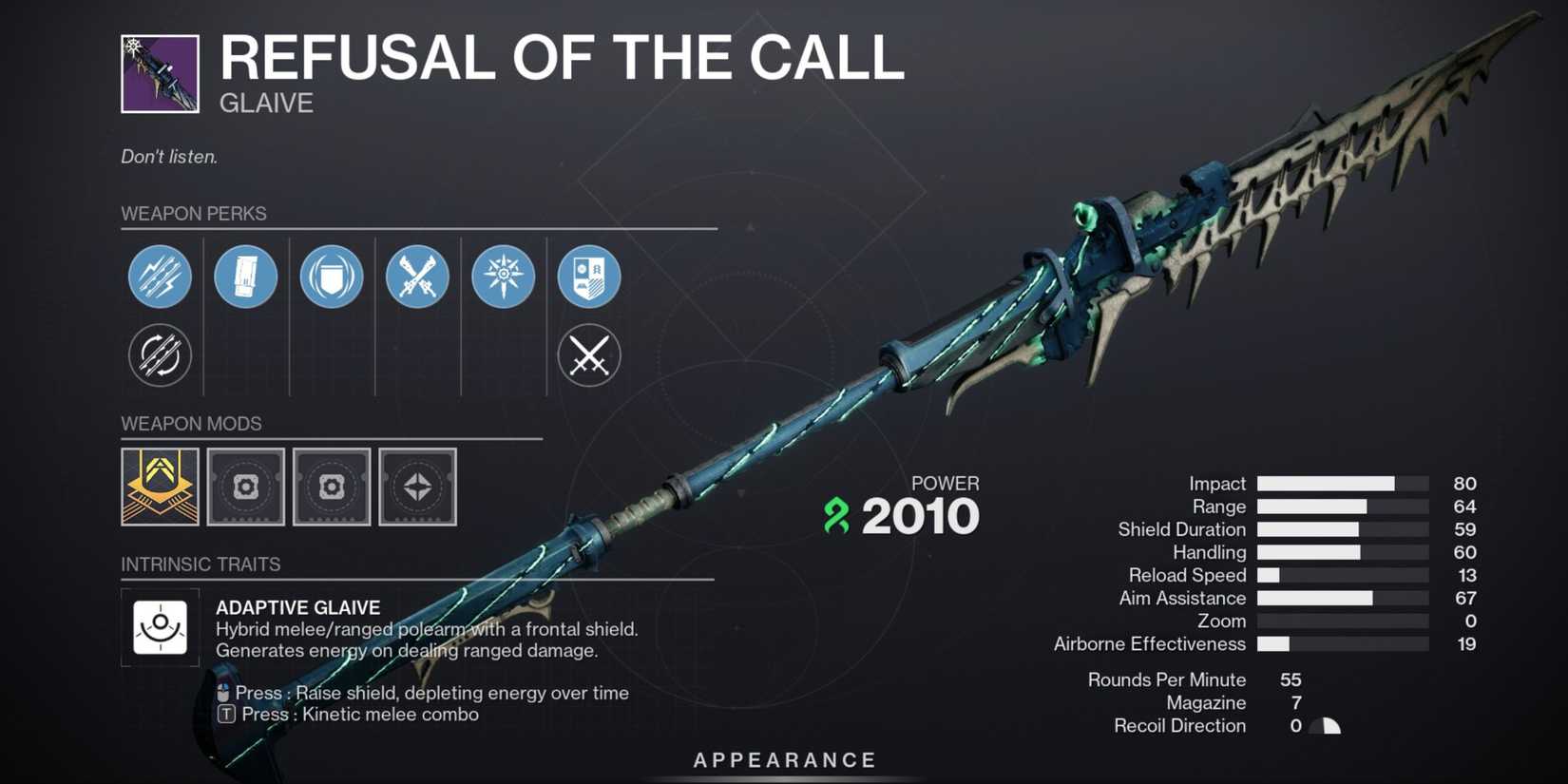Click the Recoil Direction indicator
The image size is (1568, 784).
pyautogui.click(x=1323, y=725)
